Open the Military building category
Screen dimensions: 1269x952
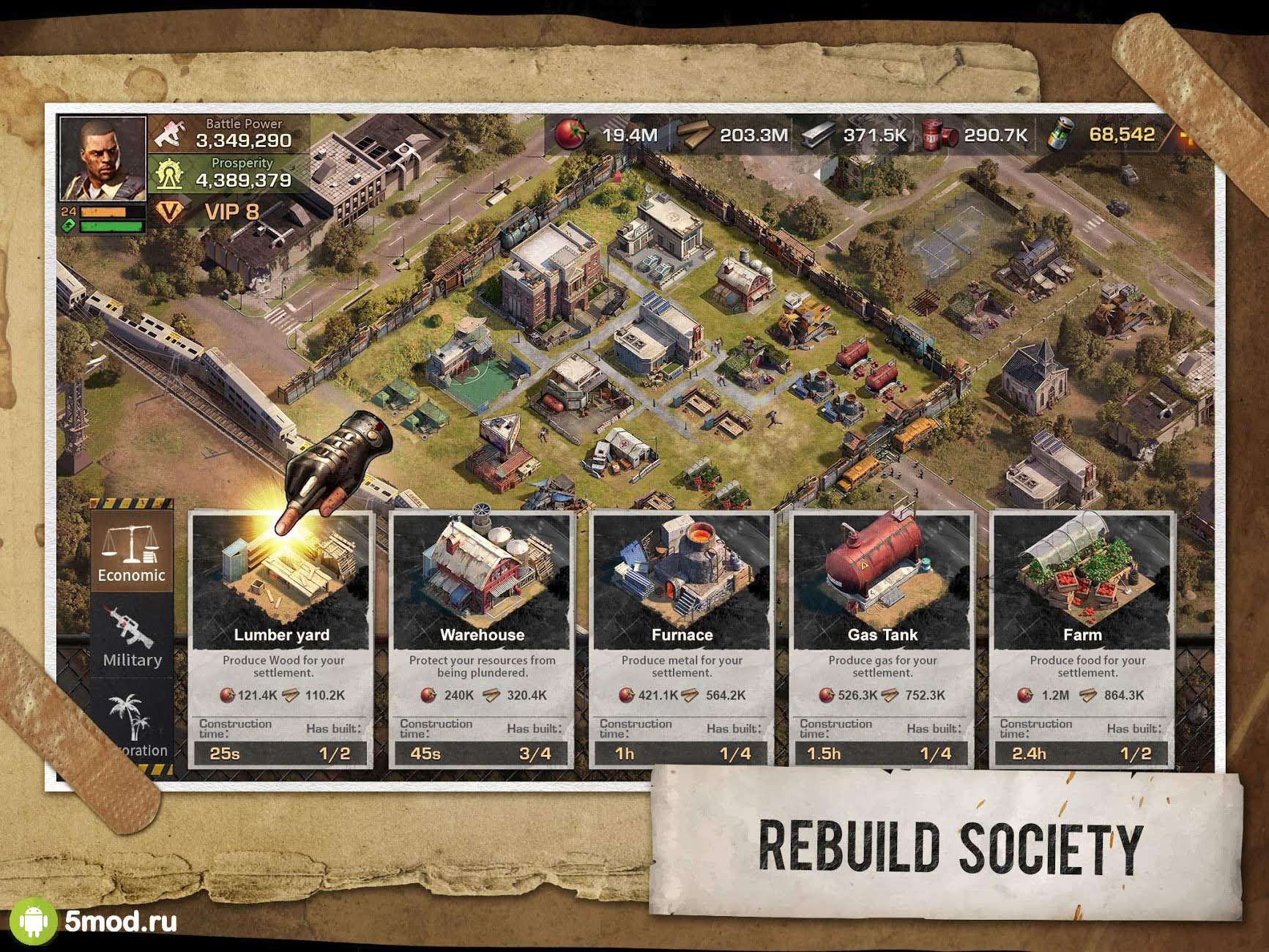coord(132,637)
